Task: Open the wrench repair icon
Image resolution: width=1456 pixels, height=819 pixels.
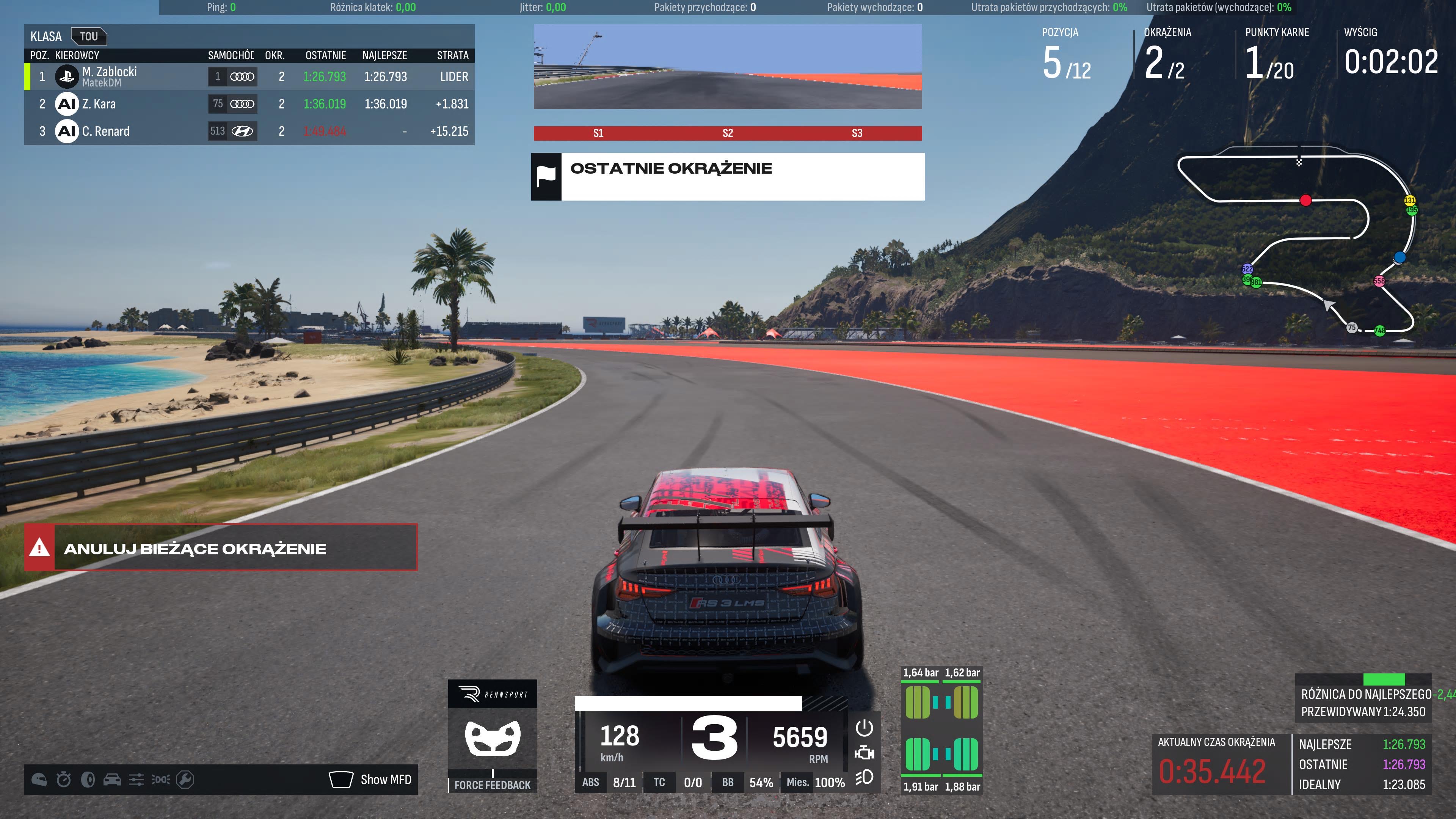Action: tap(185, 780)
